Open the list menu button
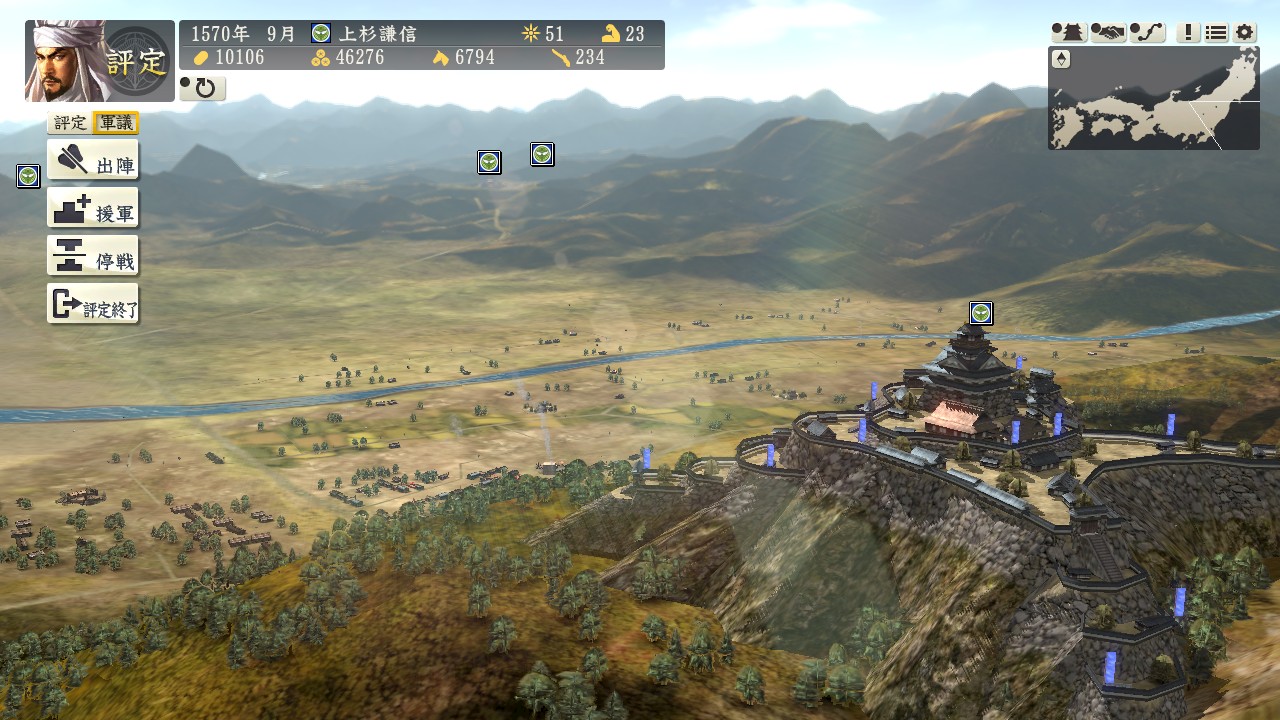This screenshot has width=1280, height=720. point(1216,32)
